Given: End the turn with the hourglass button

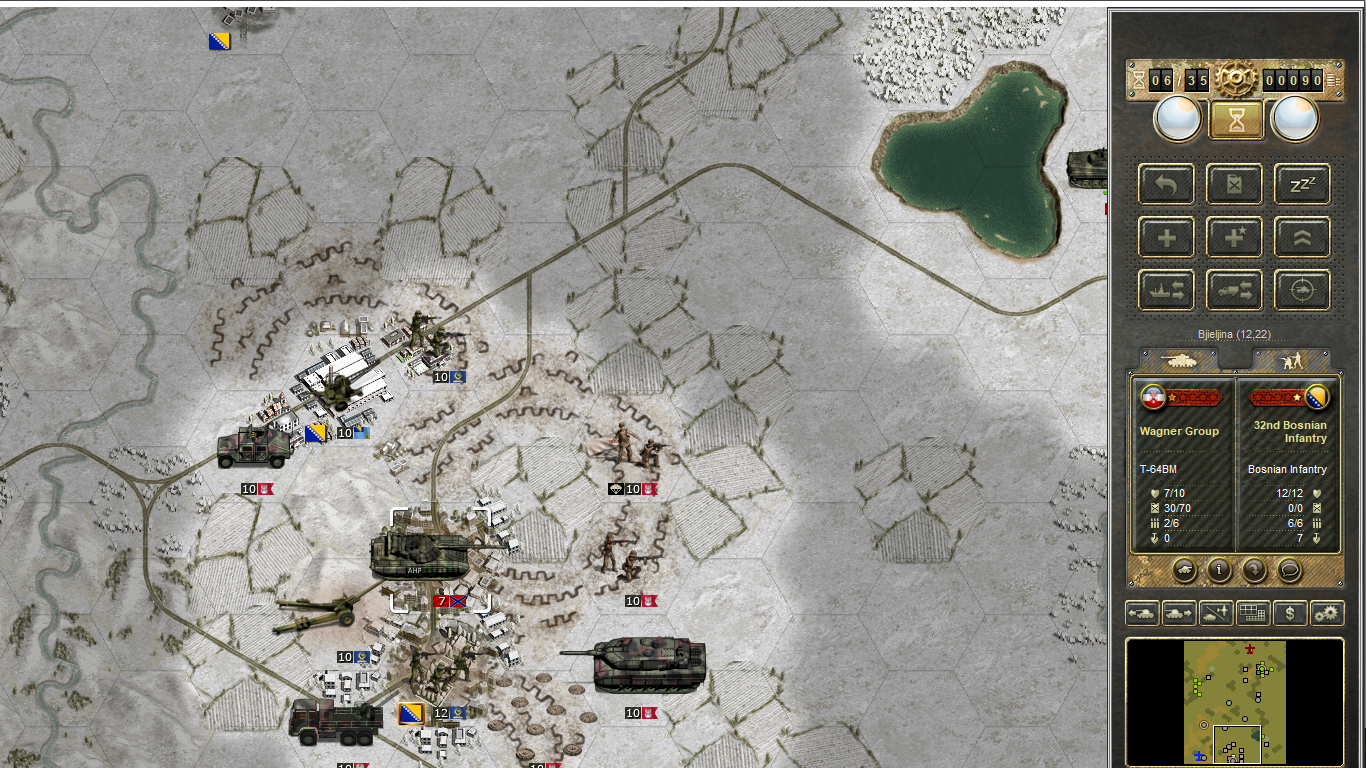Looking at the screenshot, I should point(1236,120).
